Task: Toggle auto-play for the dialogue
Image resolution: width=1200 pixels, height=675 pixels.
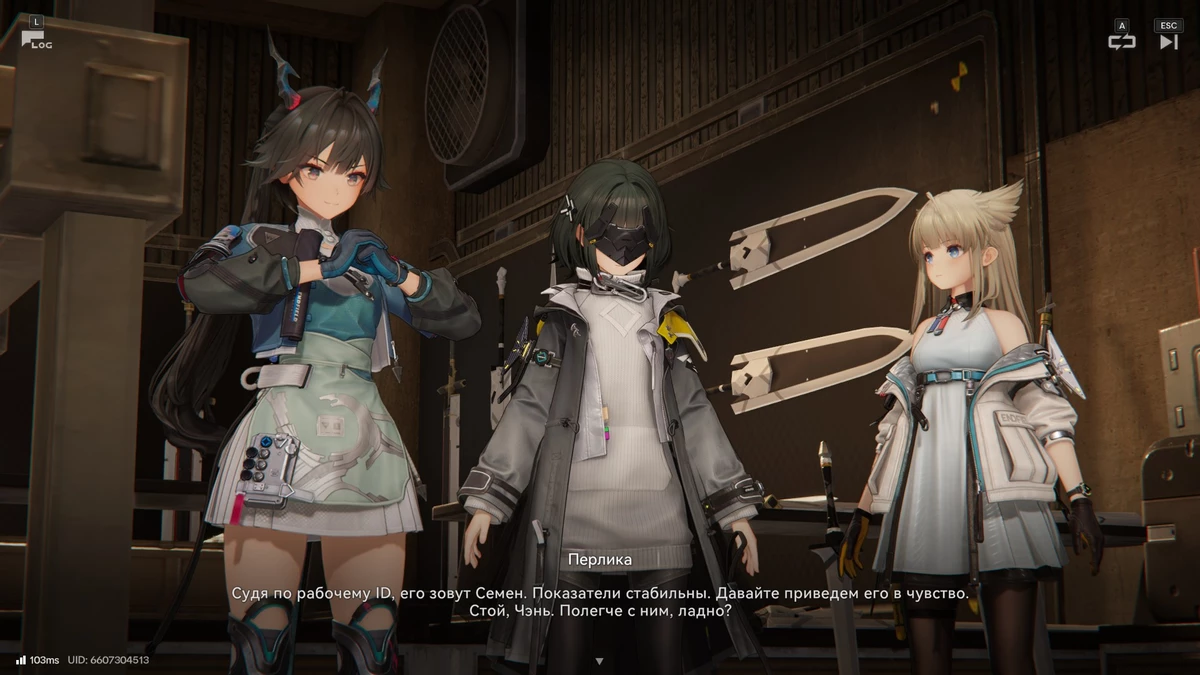Action: (1122, 41)
